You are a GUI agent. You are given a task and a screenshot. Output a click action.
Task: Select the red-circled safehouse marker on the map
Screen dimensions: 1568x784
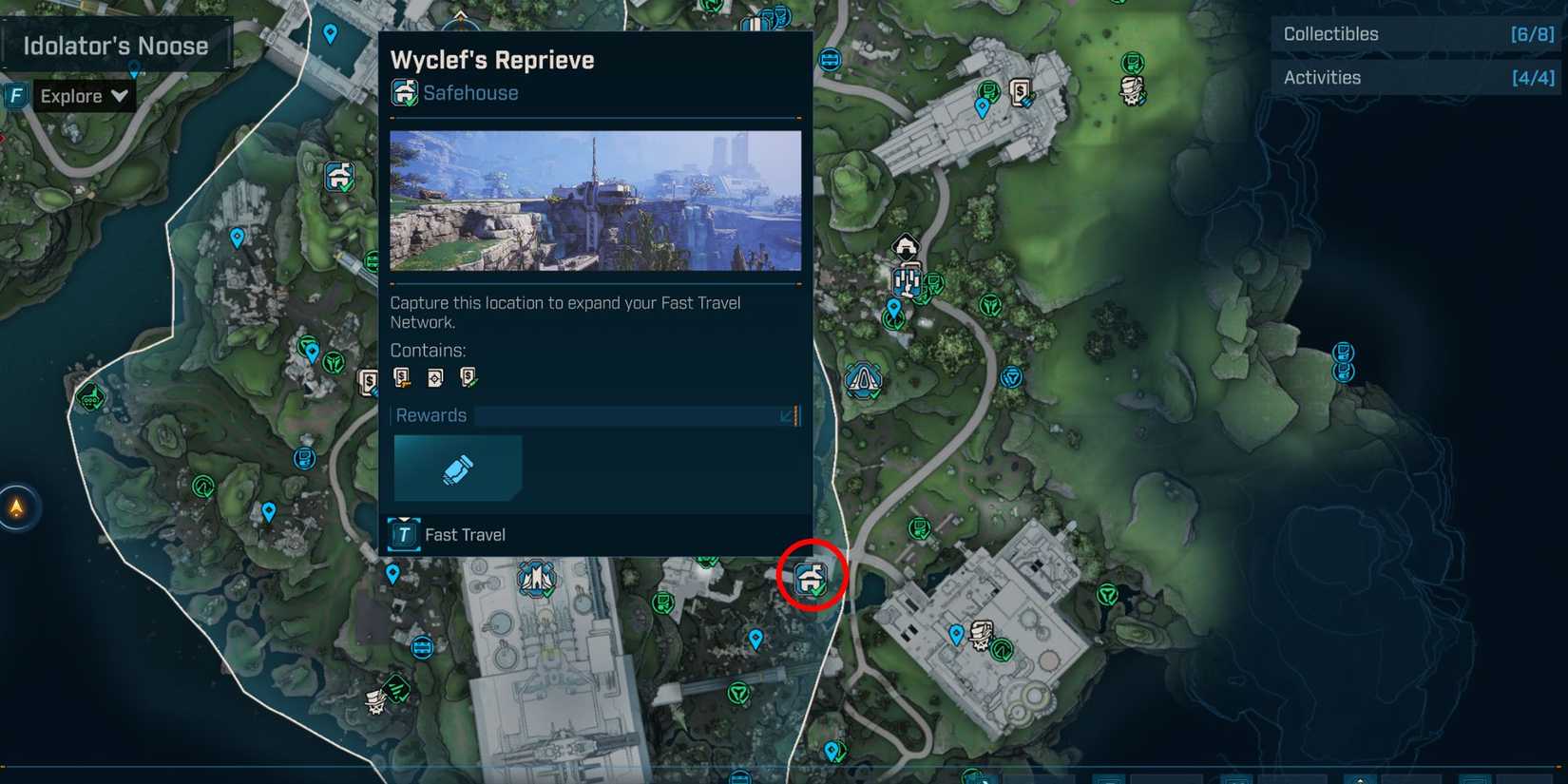pos(813,577)
